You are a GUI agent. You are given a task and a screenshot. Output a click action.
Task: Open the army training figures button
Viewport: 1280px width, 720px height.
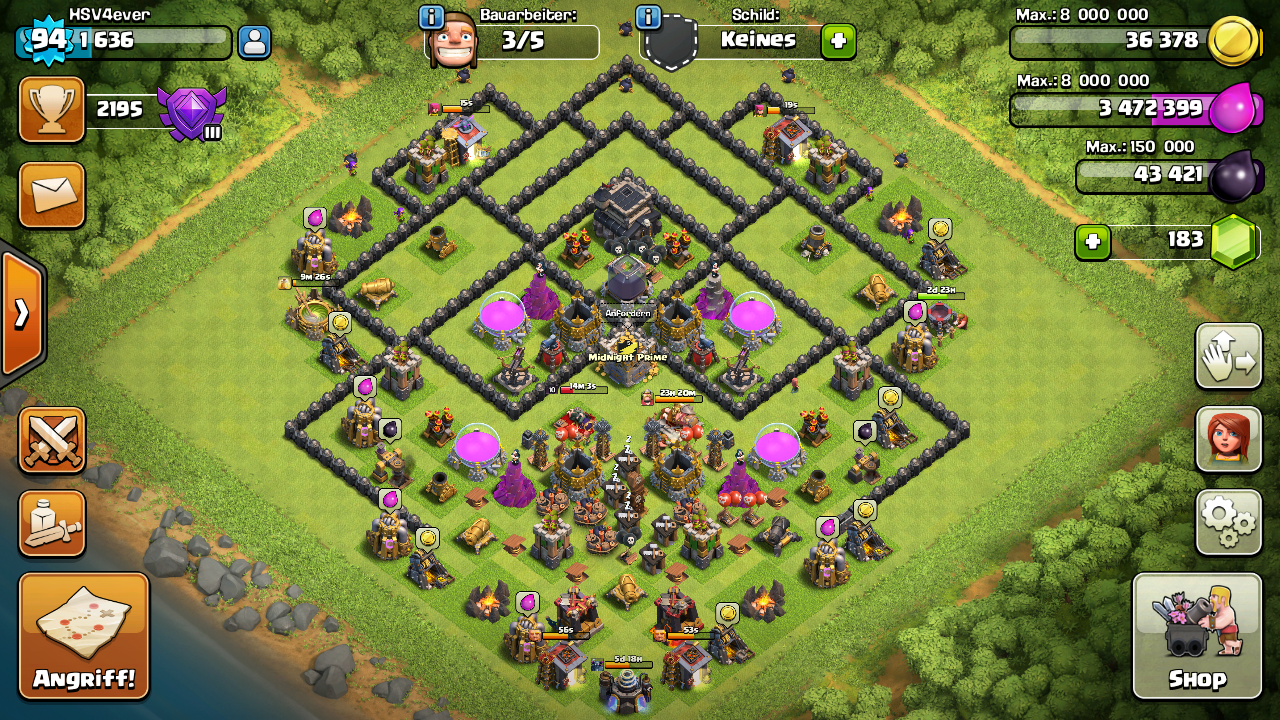point(52,523)
